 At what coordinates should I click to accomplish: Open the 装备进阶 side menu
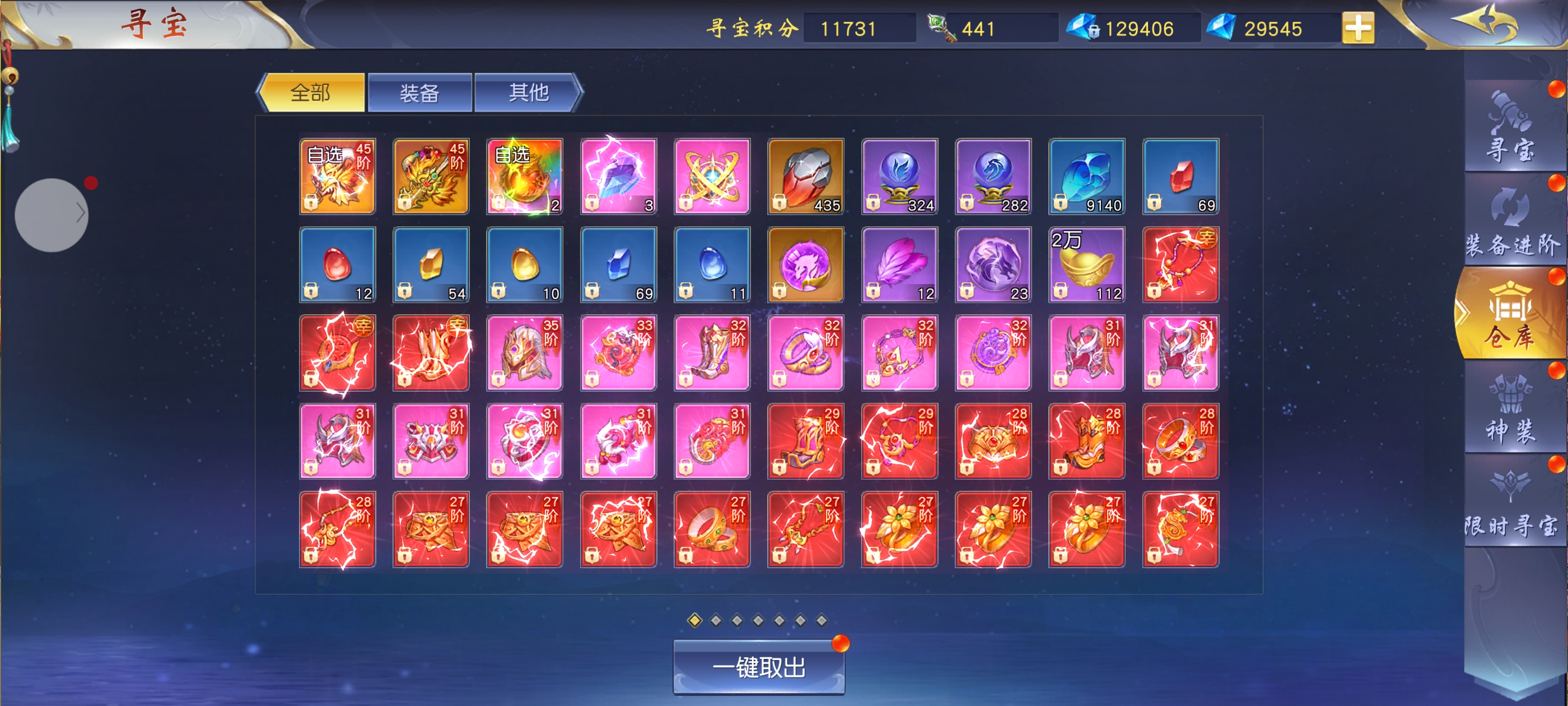[x=1512, y=222]
